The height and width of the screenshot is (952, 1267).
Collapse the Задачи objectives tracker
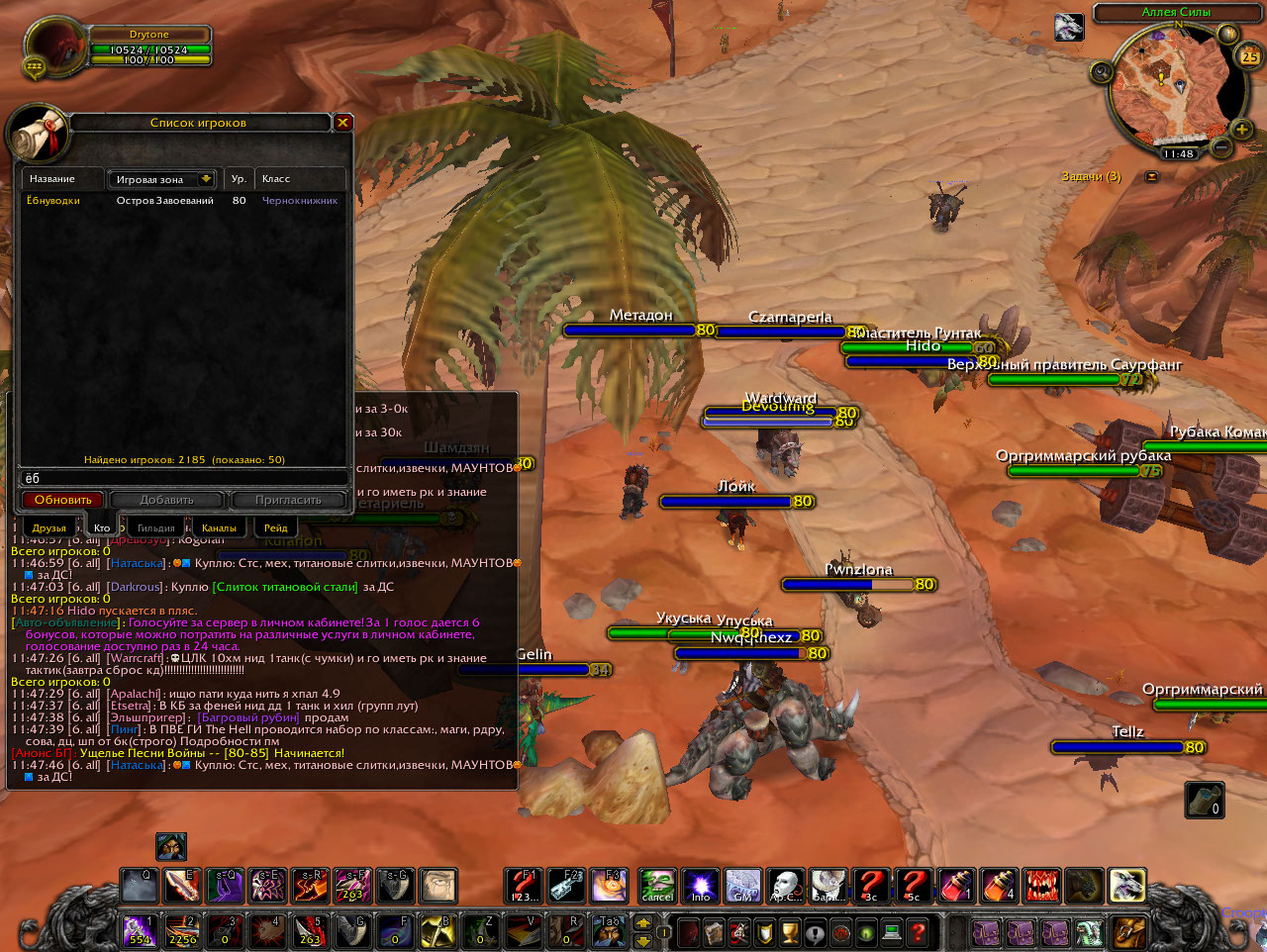coord(1151,176)
